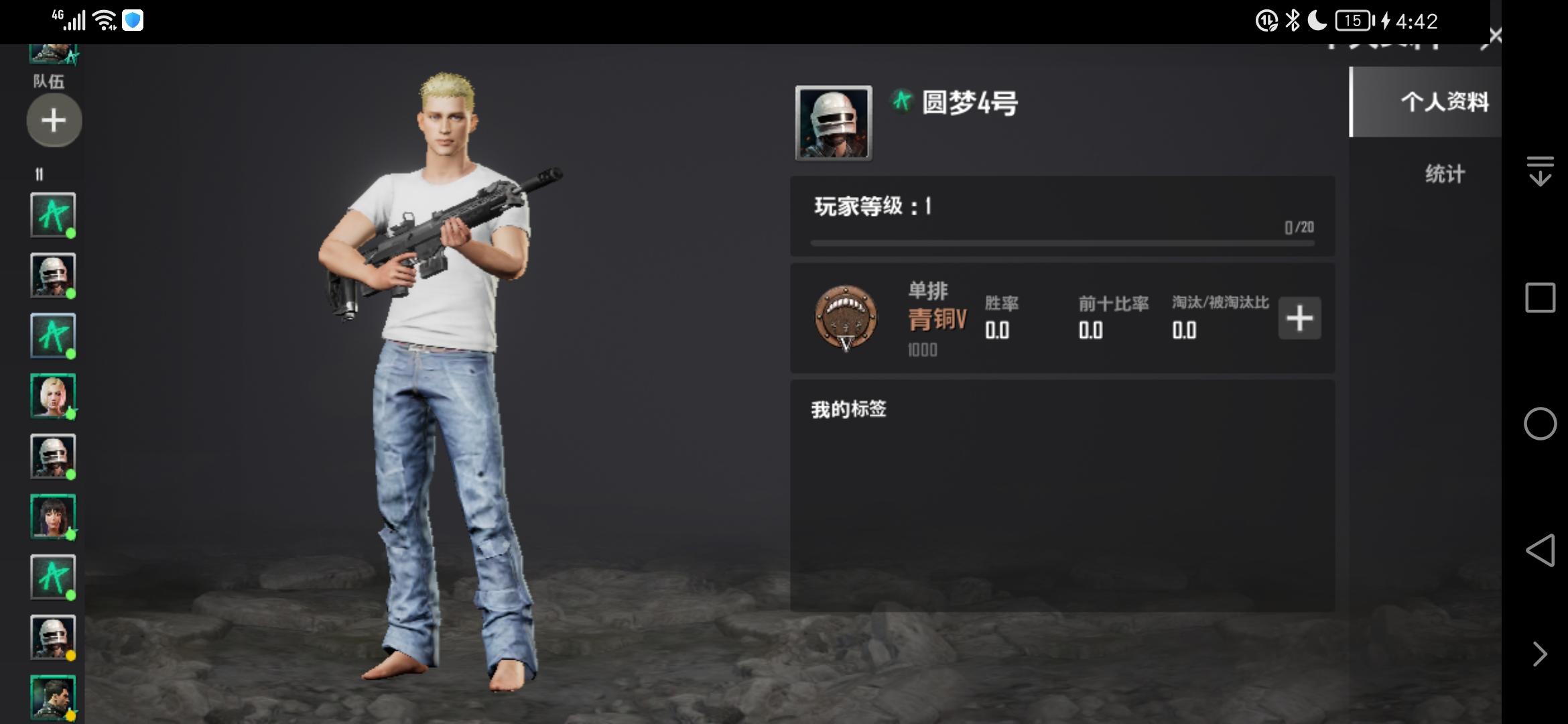Screen dimensions: 1568x724
Task: Click the 玩家等级 level label
Action: click(871, 207)
